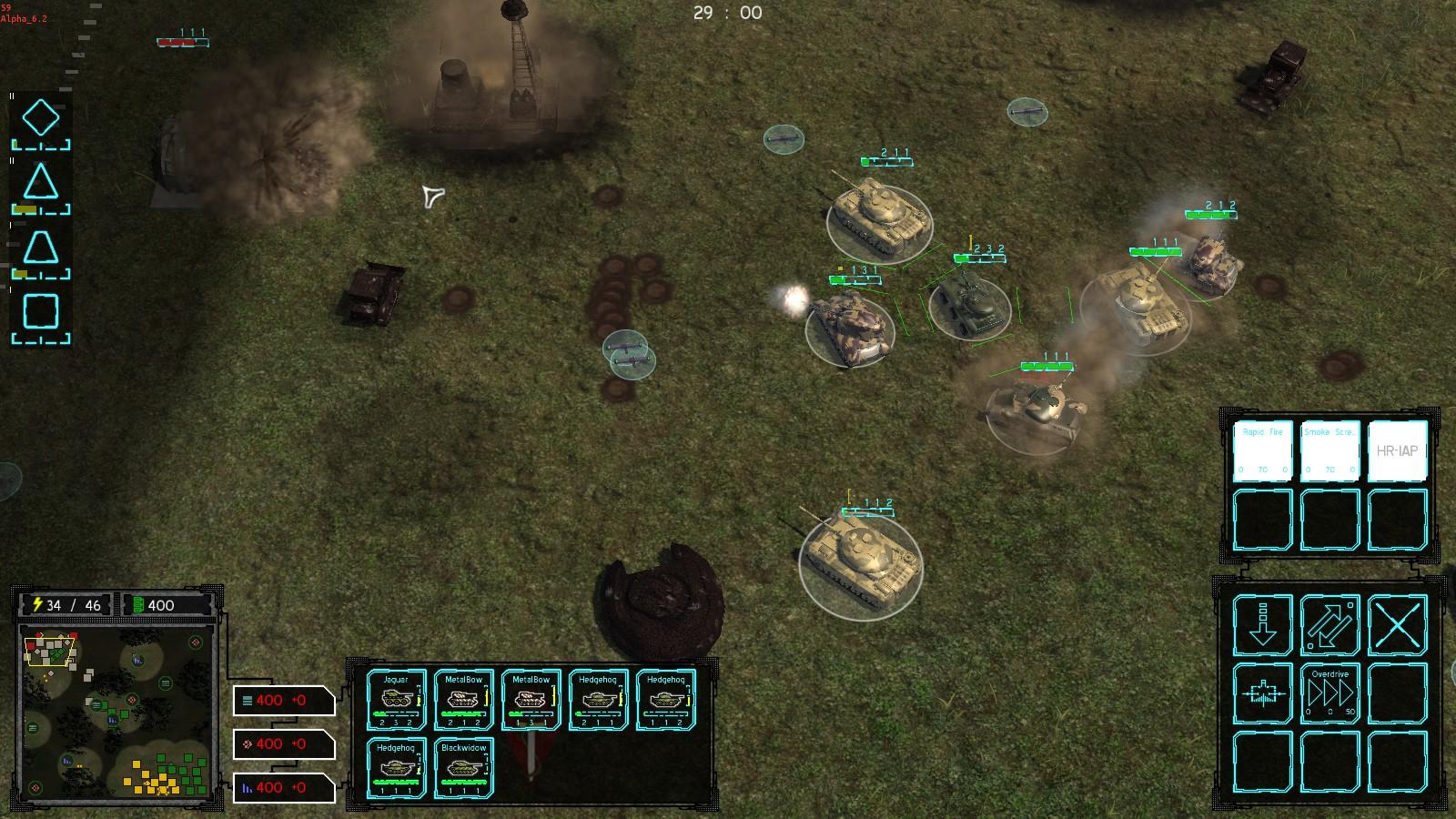This screenshot has width=1456, height=819.
Task: Select the diamond shape group button
Action: (41, 118)
